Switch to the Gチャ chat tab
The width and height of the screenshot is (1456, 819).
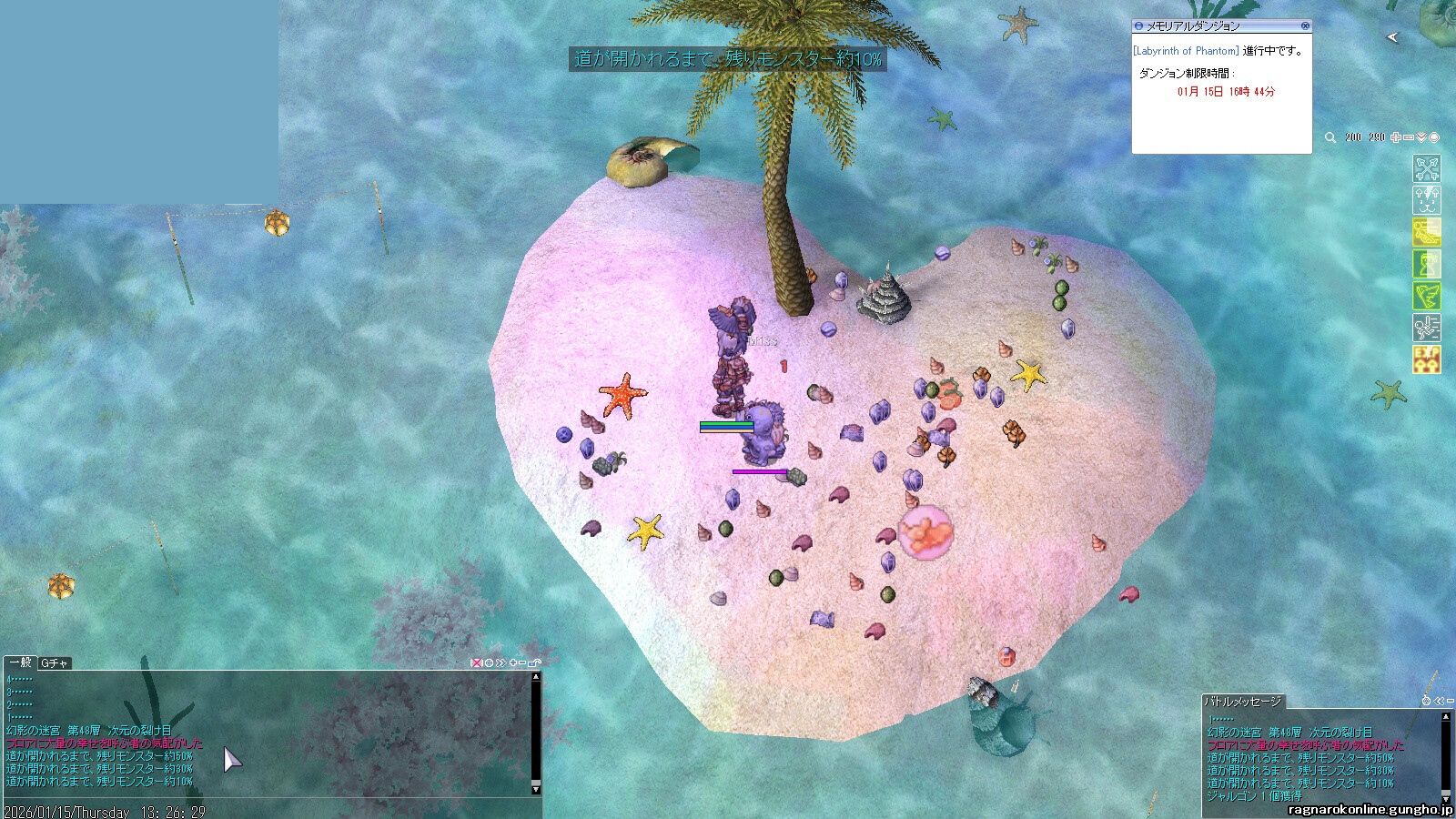click(x=55, y=663)
